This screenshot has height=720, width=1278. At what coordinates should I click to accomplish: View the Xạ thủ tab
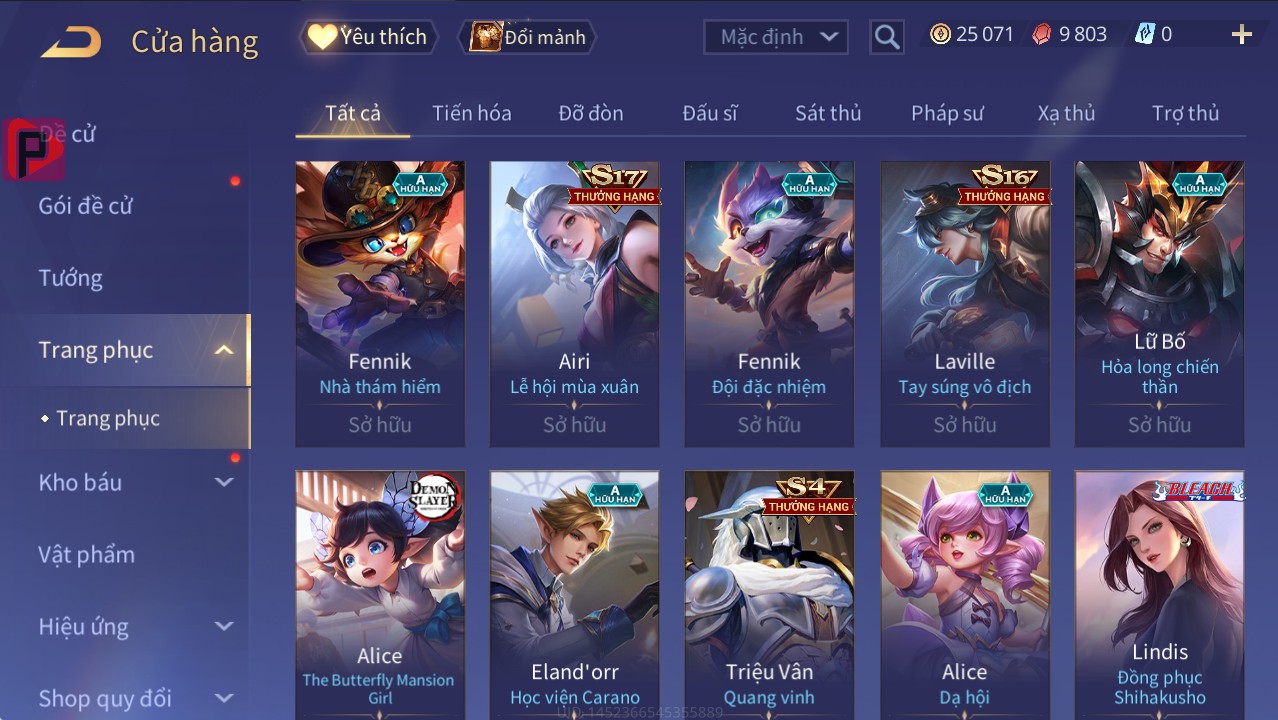[x=1066, y=113]
